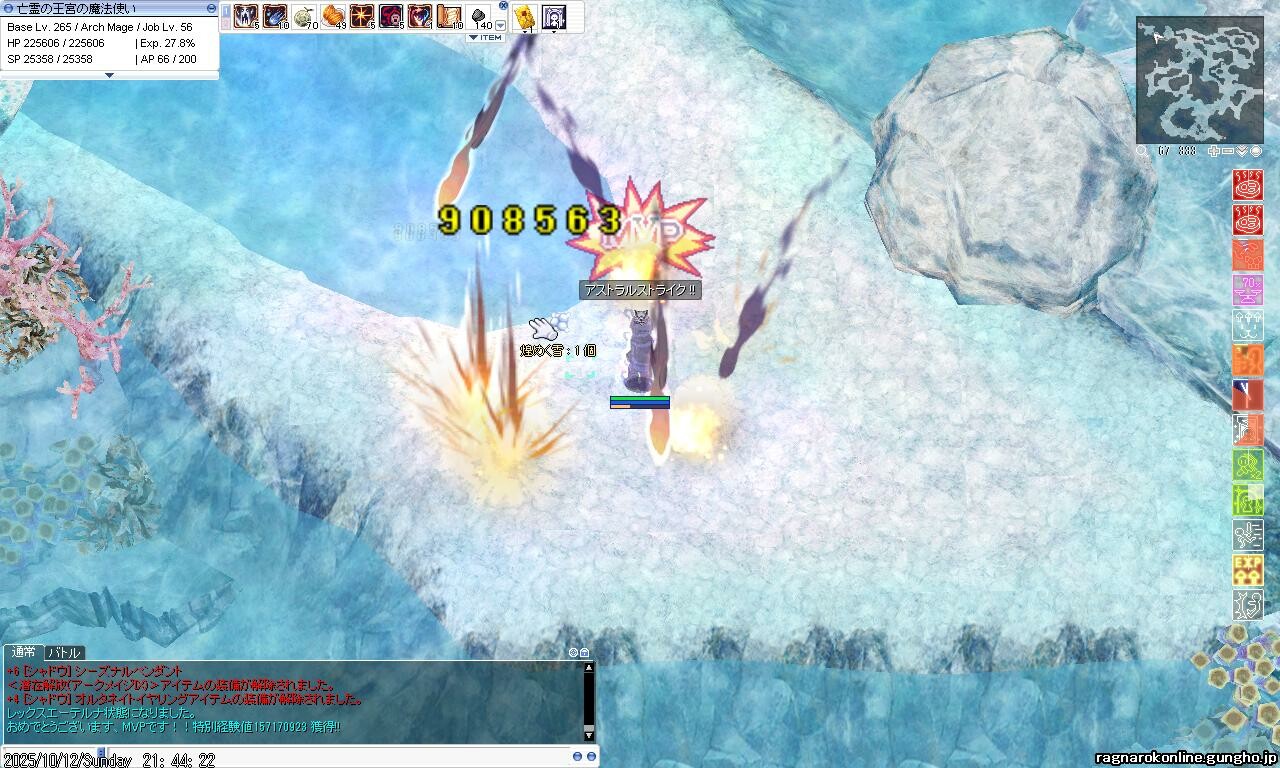Close the hotbar with the blue X
The width and height of the screenshot is (1280, 768).
coord(503,6)
